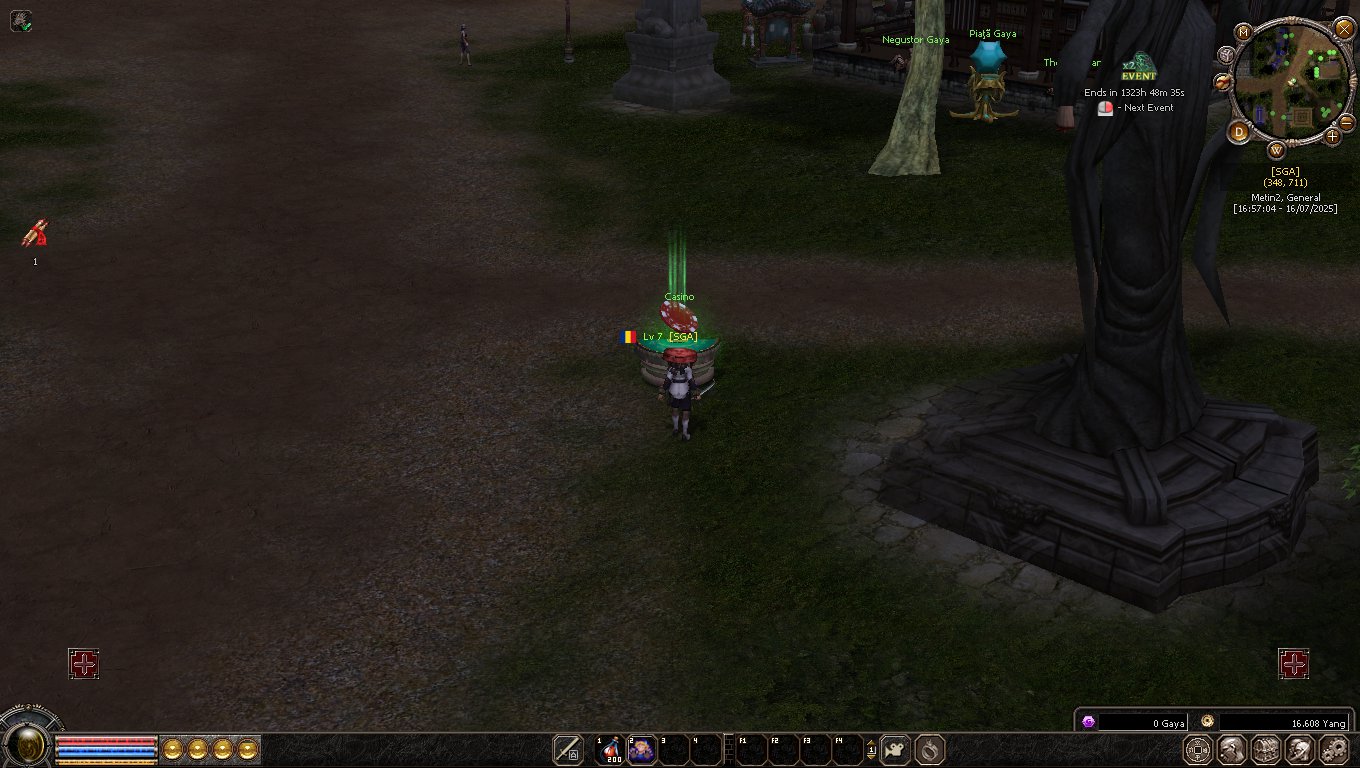The width and height of the screenshot is (1360, 768).
Task: Click the W button below the minimap
Action: click(1277, 151)
